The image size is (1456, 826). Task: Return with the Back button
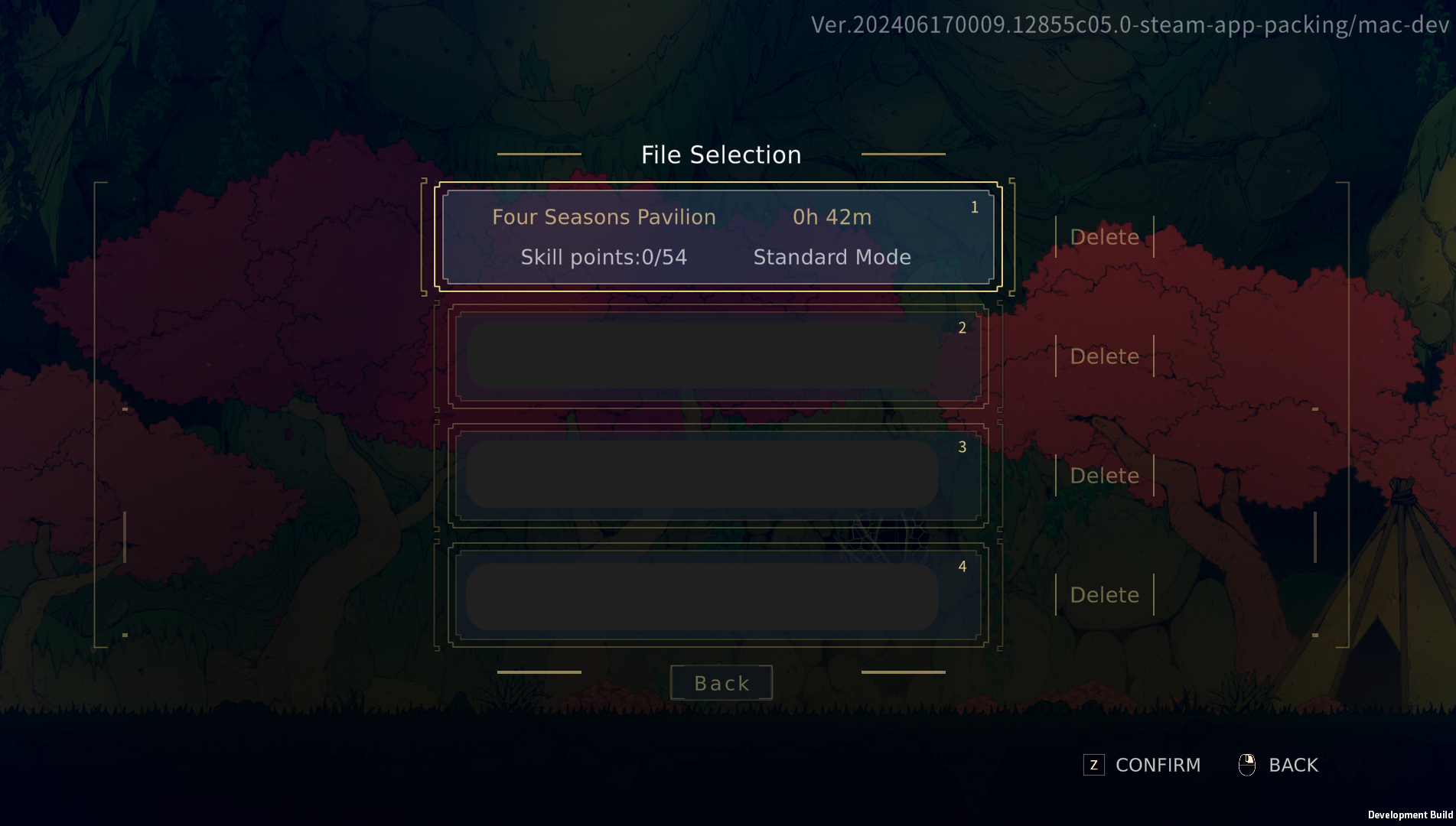(x=721, y=683)
